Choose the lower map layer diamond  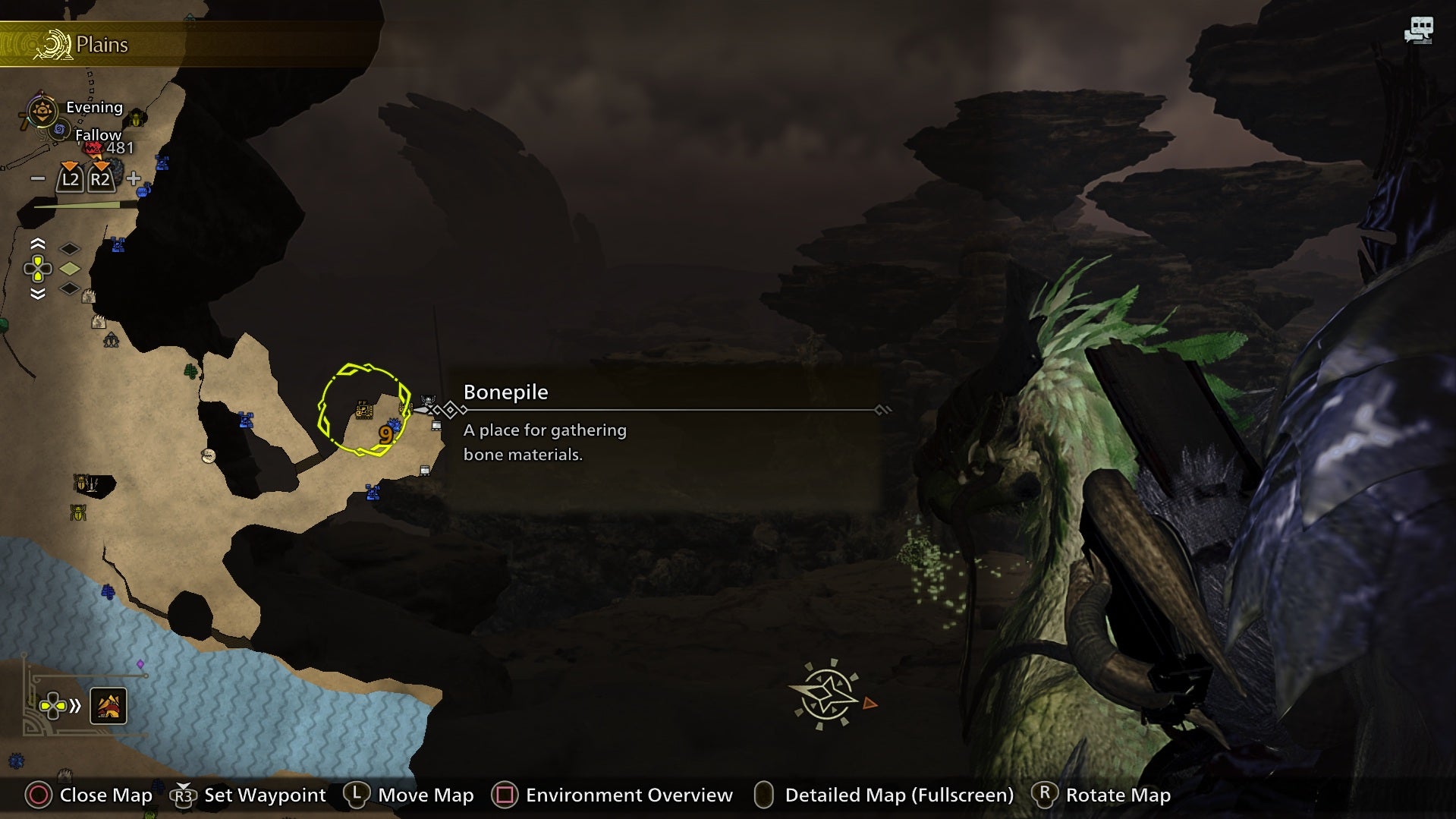(x=70, y=288)
